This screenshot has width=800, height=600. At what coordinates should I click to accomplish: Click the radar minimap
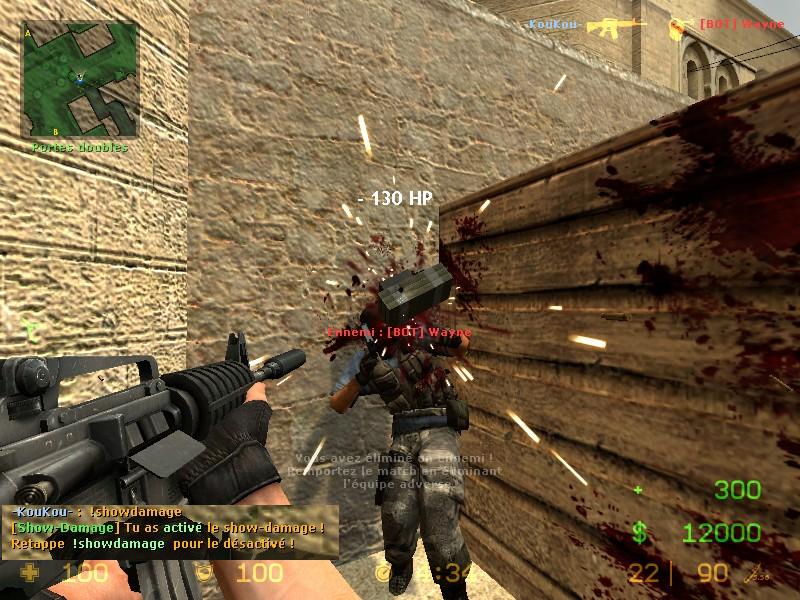point(80,80)
